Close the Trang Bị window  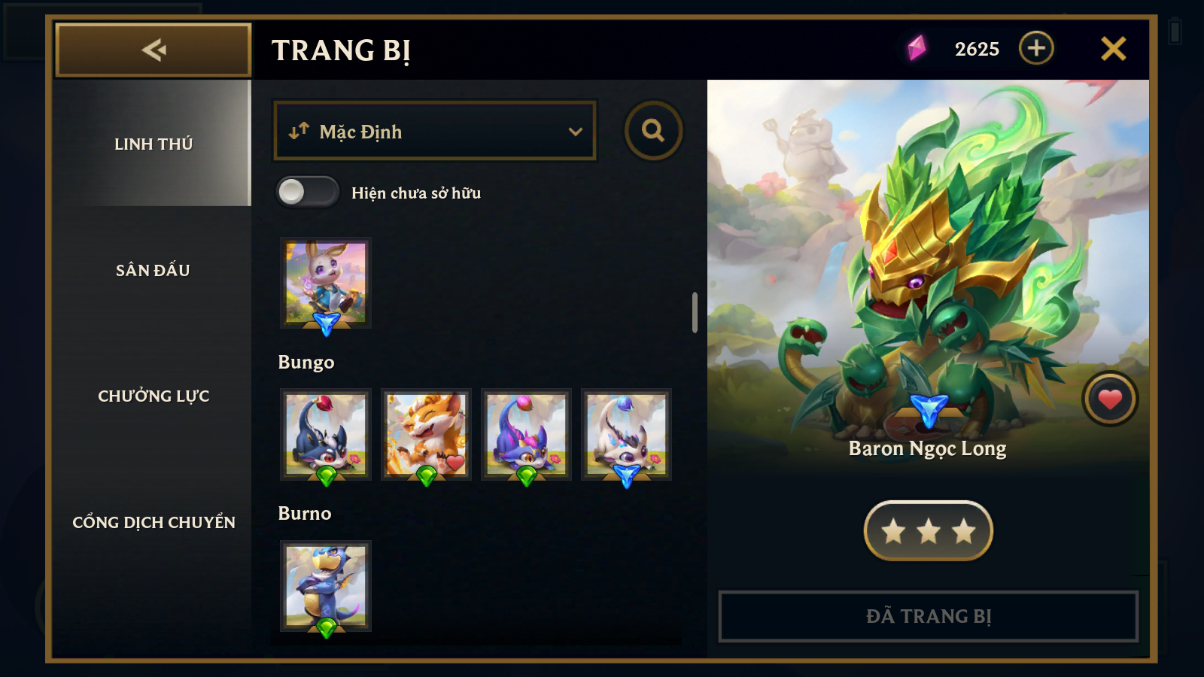click(x=1113, y=49)
